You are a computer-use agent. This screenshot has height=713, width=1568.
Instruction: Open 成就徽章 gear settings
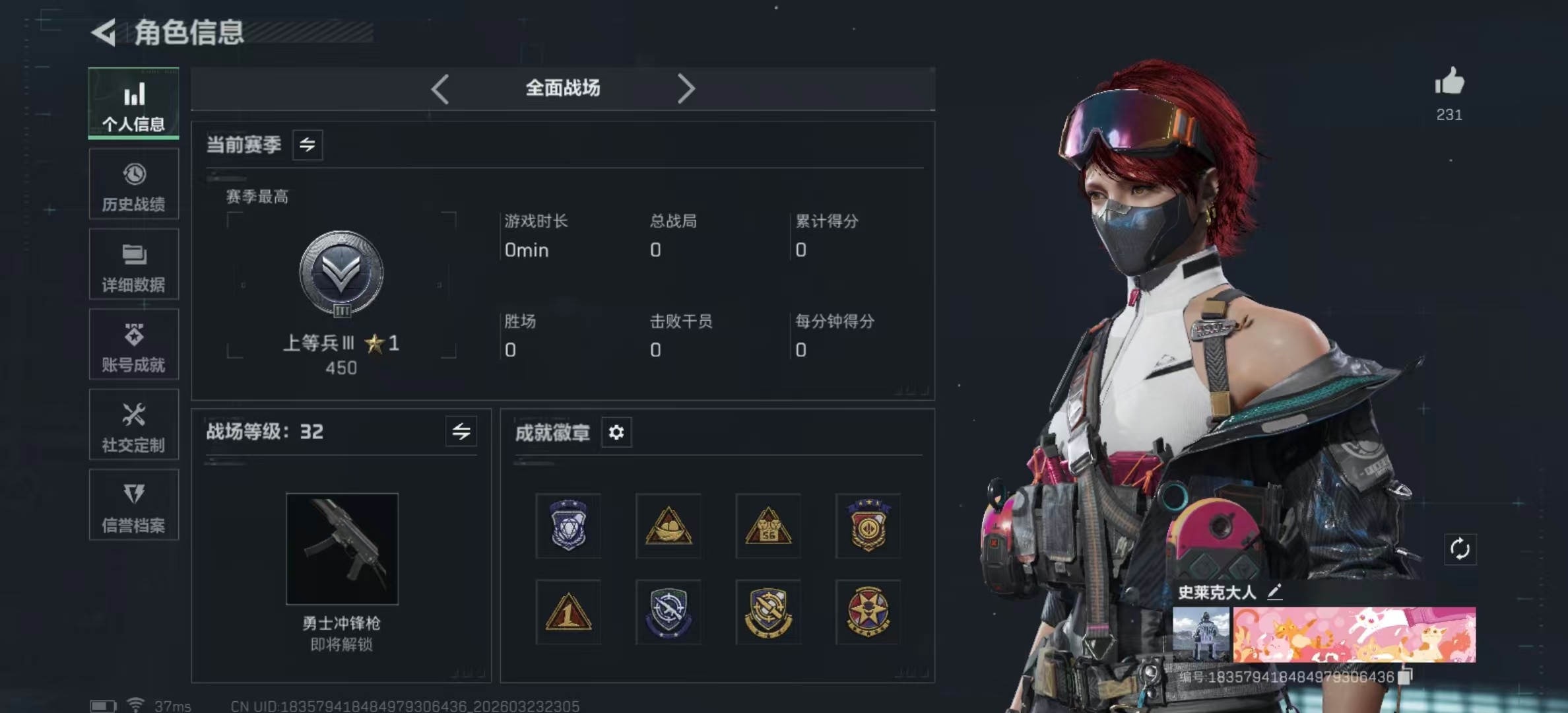616,432
